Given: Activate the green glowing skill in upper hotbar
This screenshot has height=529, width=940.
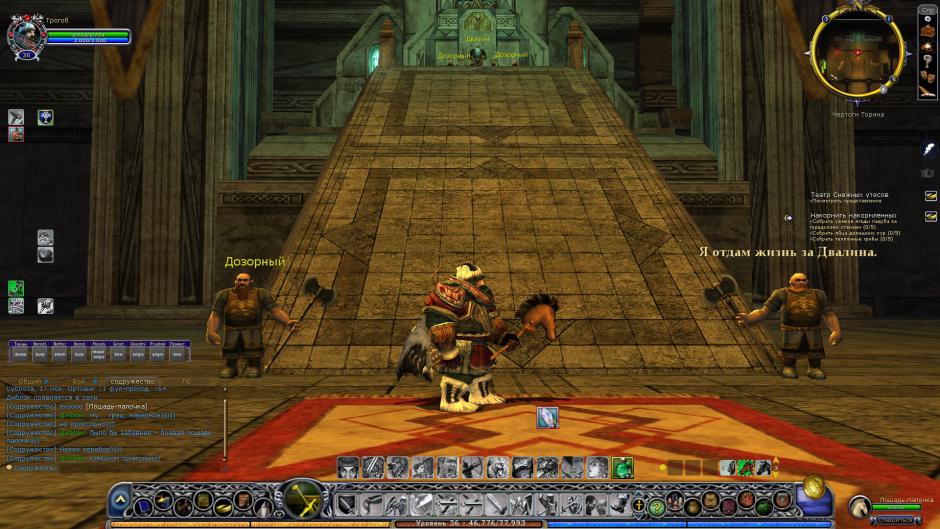Looking at the screenshot, I should pos(622,467).
